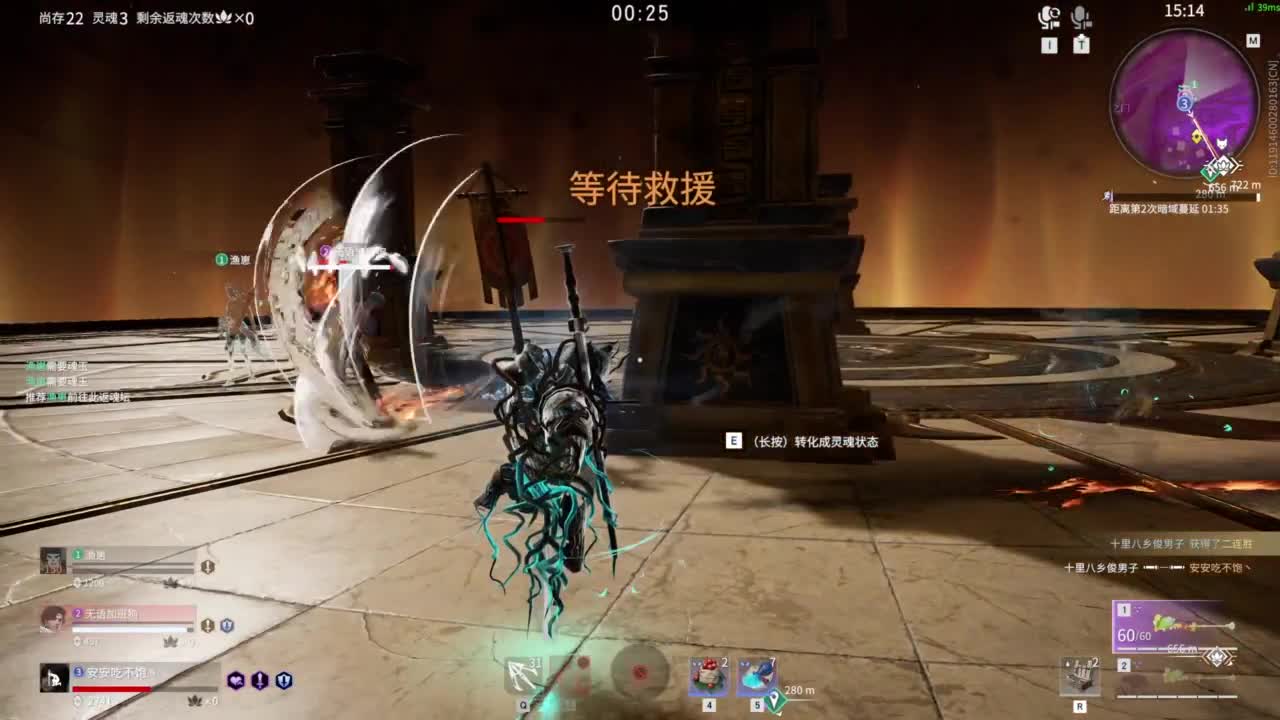Viewport: 1280px width, 720px height.
Task: Open the full map via the M button
Action: 1253,41
